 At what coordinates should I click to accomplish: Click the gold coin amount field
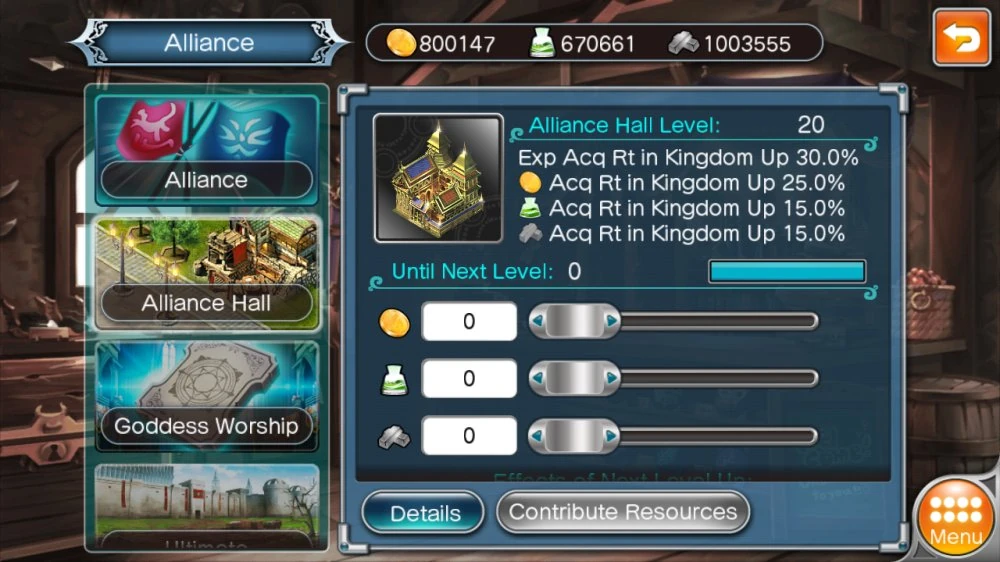tap(469, 322)
